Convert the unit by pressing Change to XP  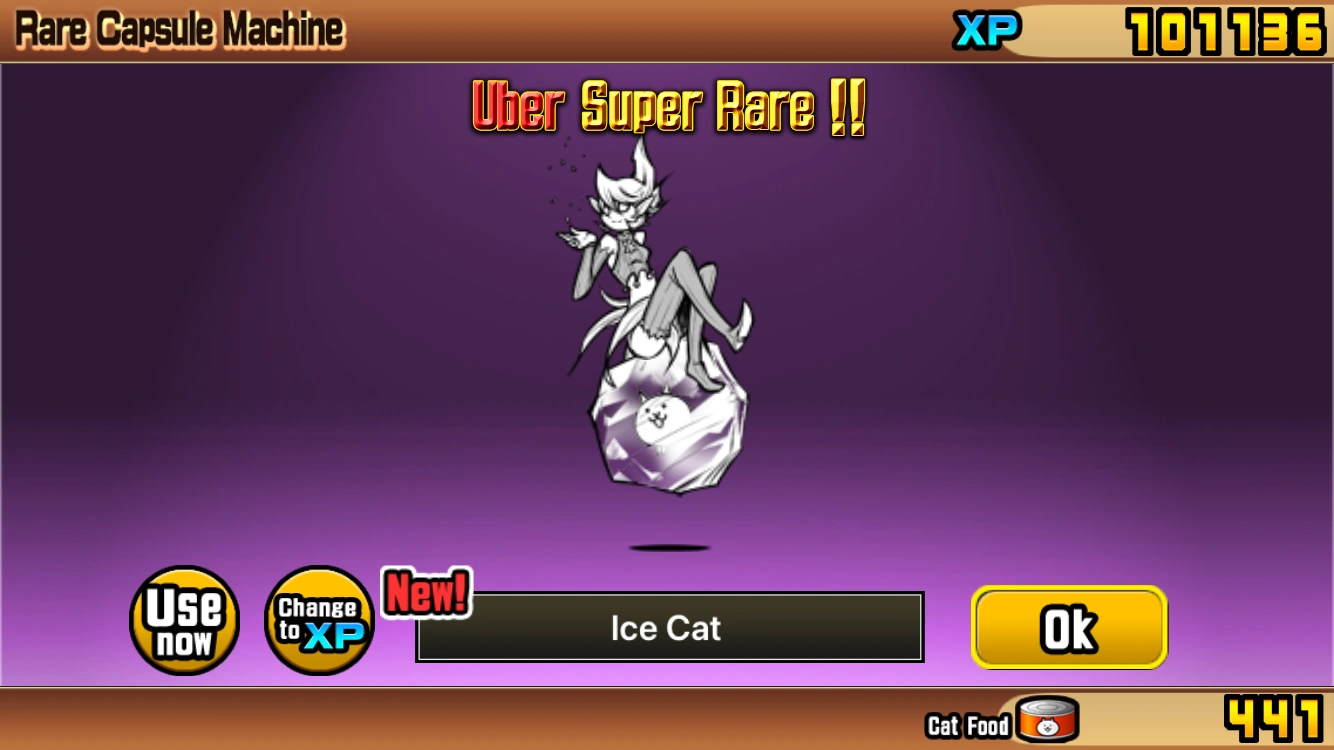click(318, 620)
